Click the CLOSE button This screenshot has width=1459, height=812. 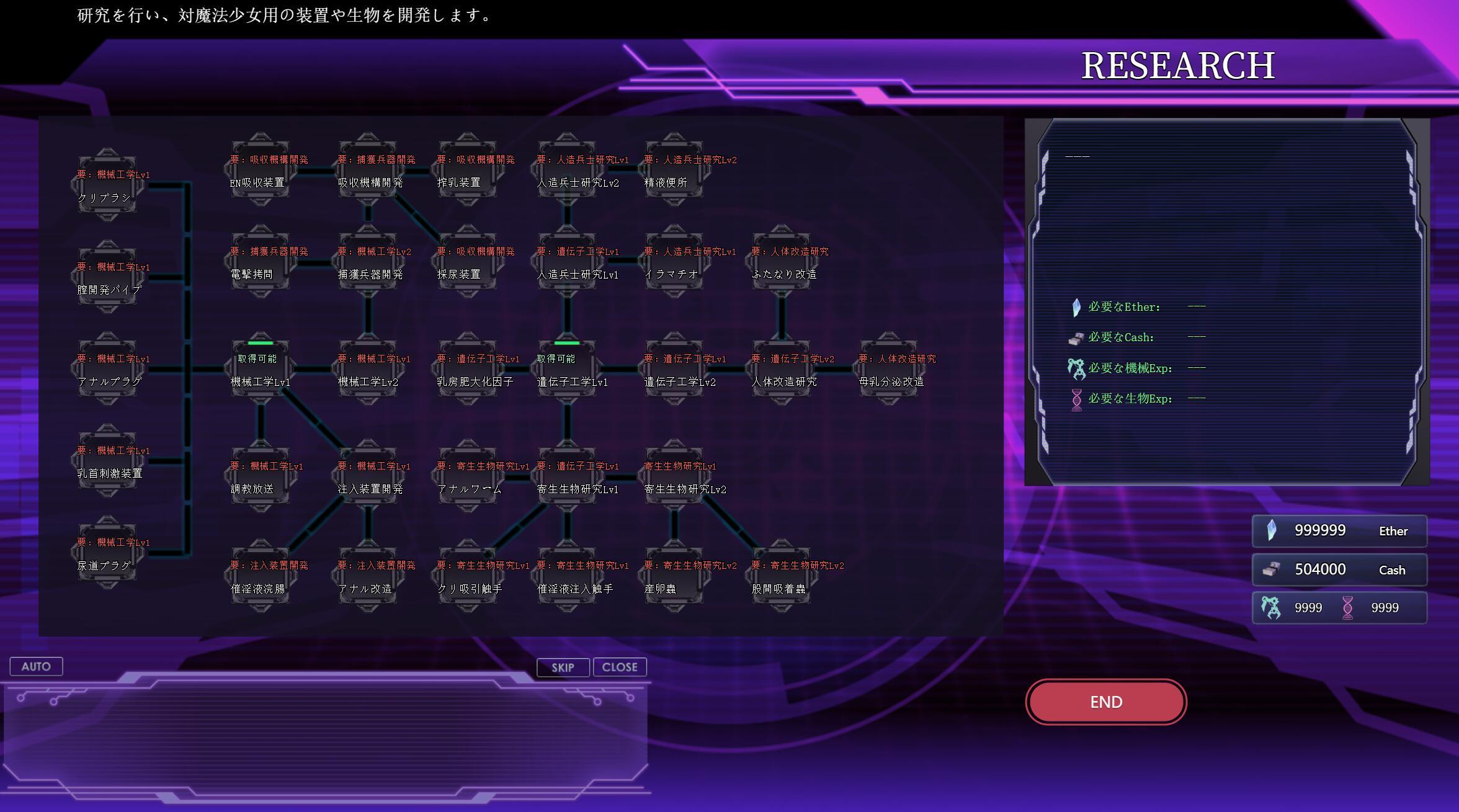pos(620,667)
